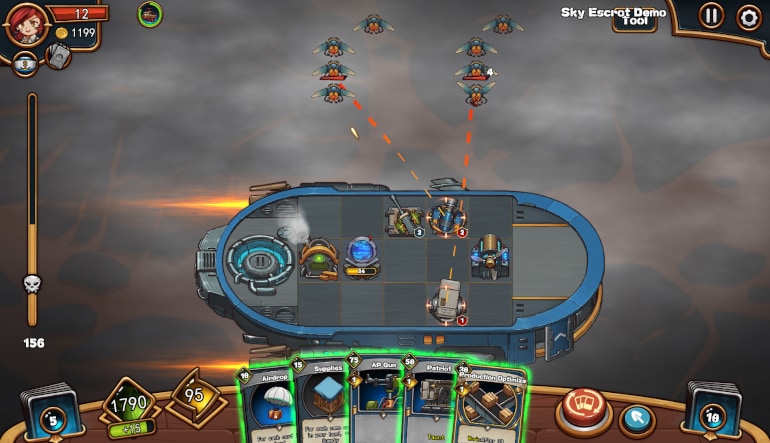Open the discard pile showing 18
Image resolution: width=770 pixels, height=443 pixels.
click(712, 414)
